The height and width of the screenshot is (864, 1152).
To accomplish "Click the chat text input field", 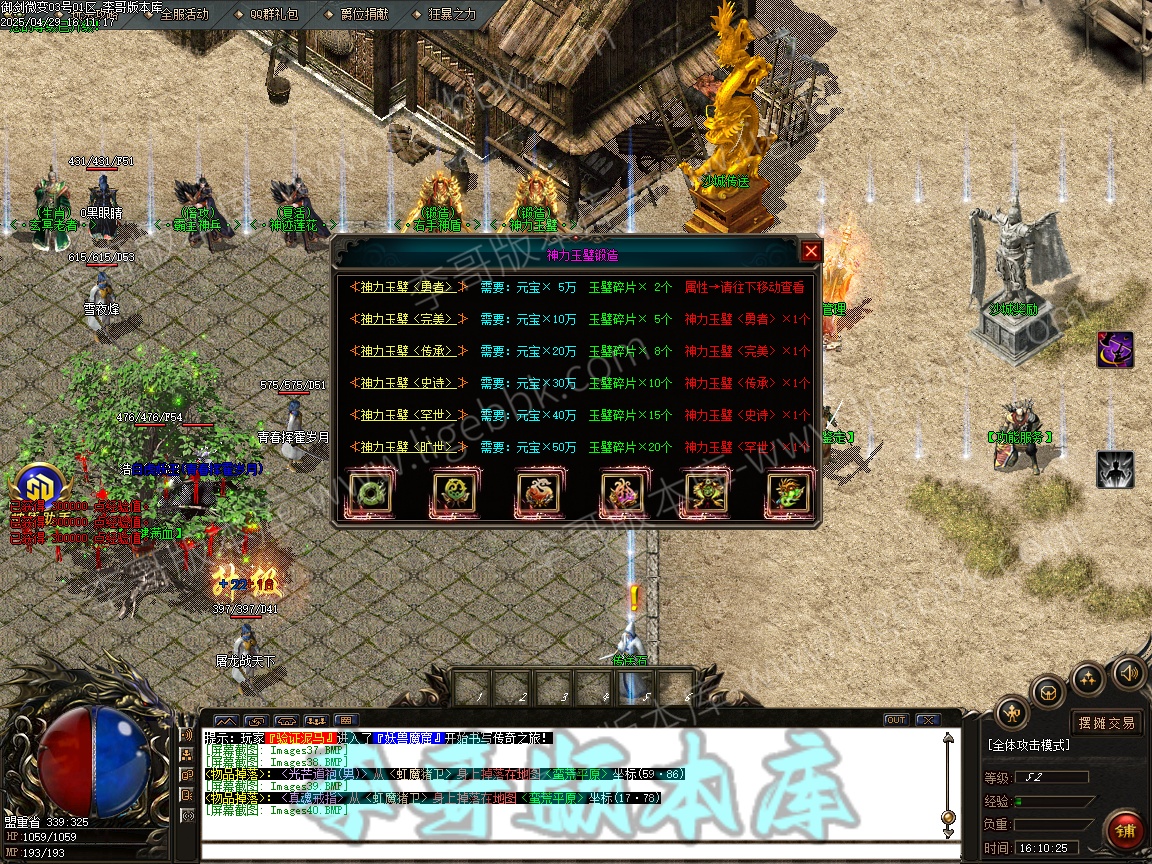I will pyautogui.click(x=570, y=851).
